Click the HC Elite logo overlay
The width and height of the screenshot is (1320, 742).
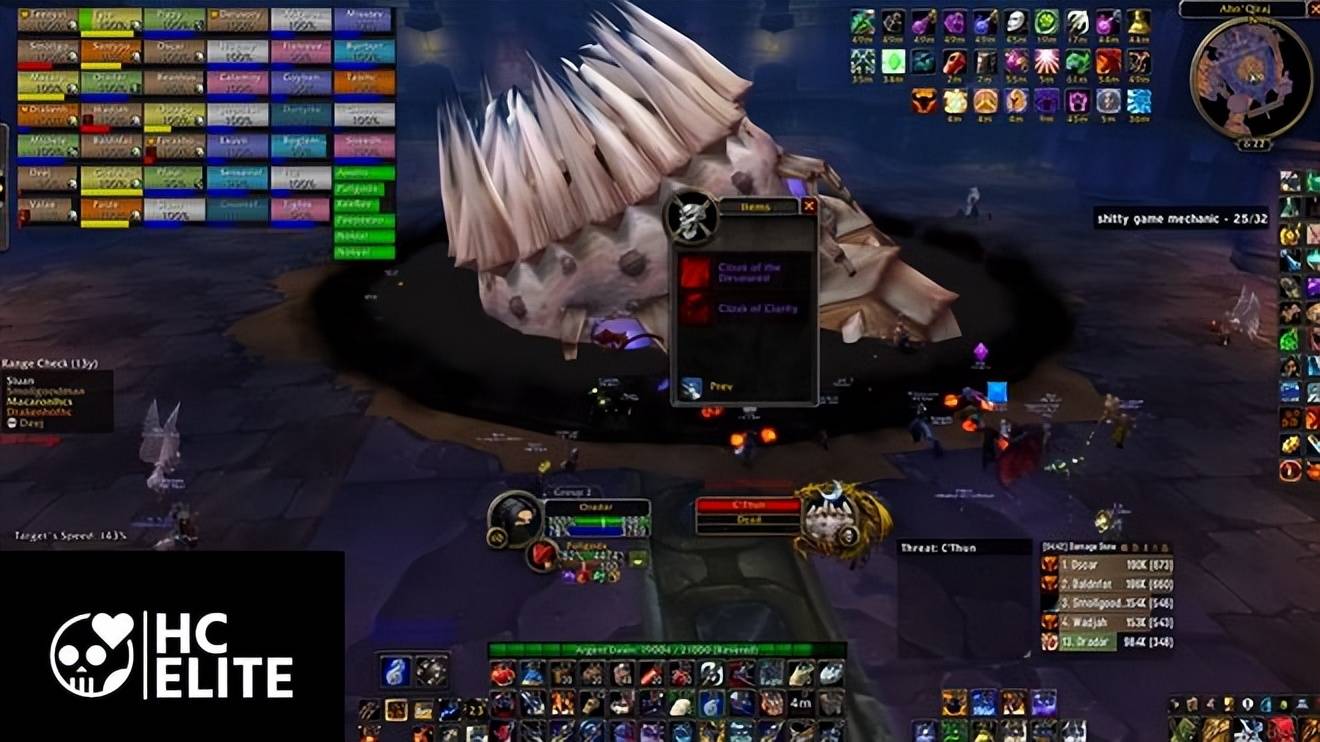[x=172, y=654]
